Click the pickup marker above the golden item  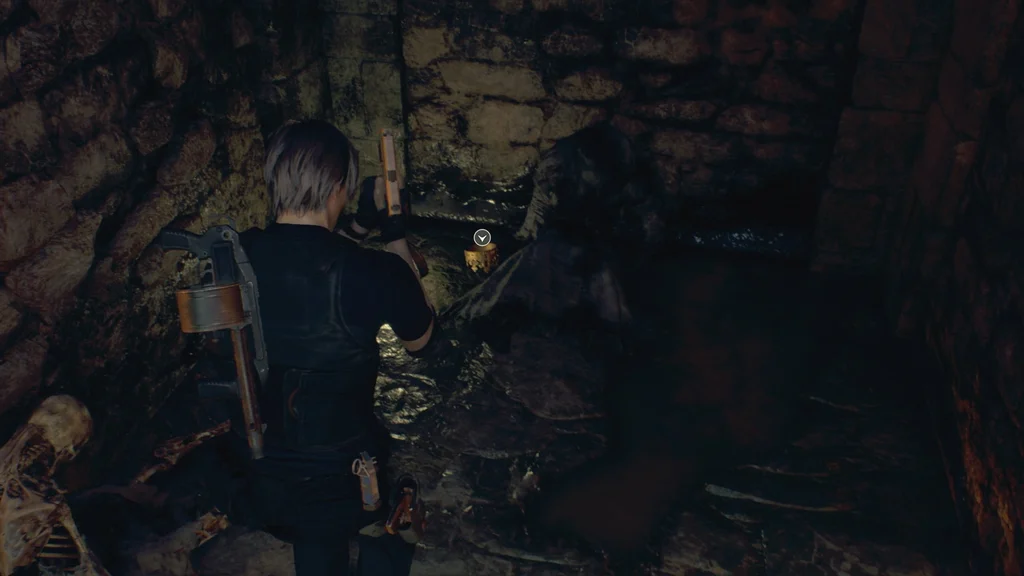coord(482,238)
